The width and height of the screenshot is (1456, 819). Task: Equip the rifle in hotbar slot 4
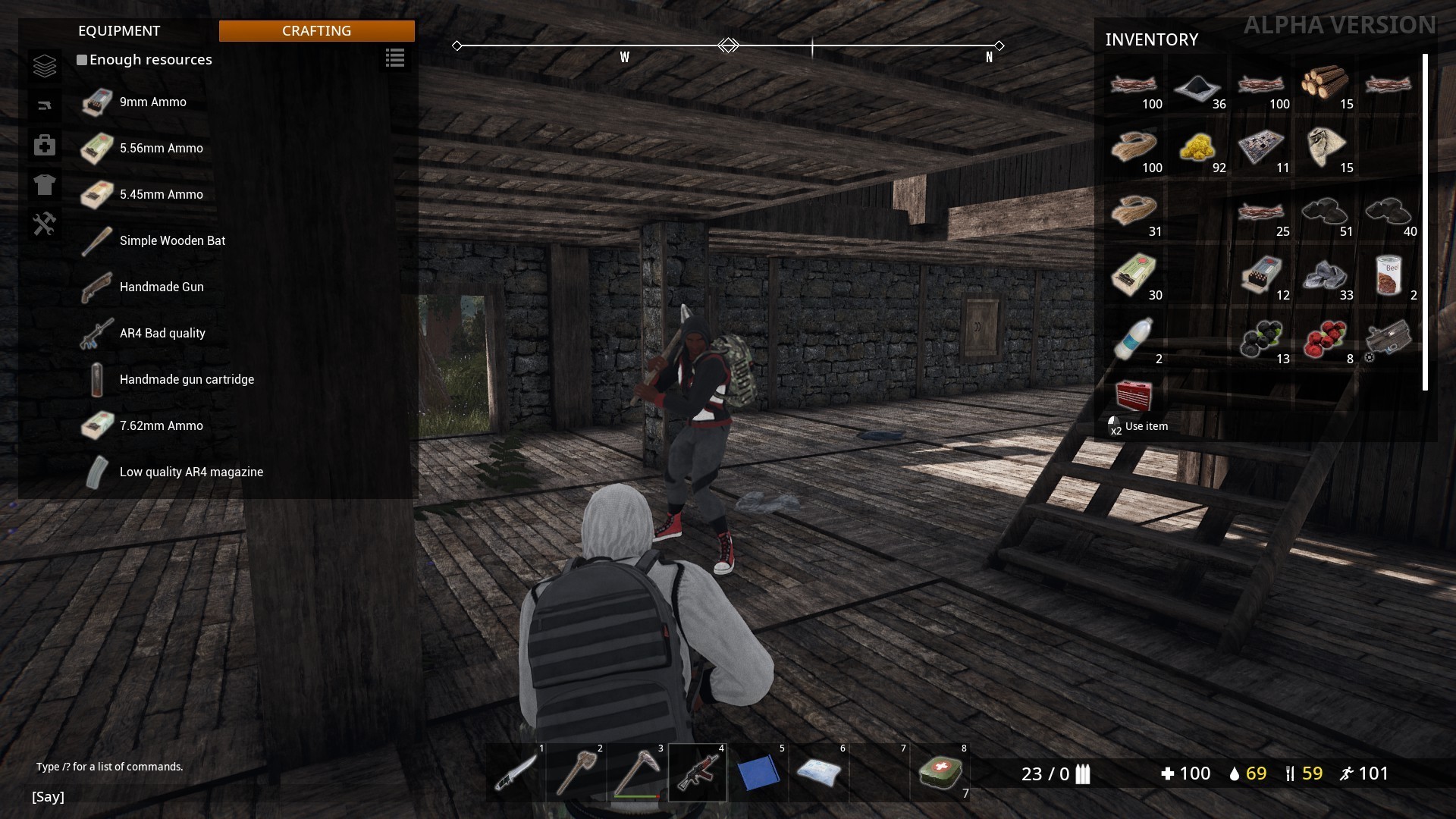point(696,771)
